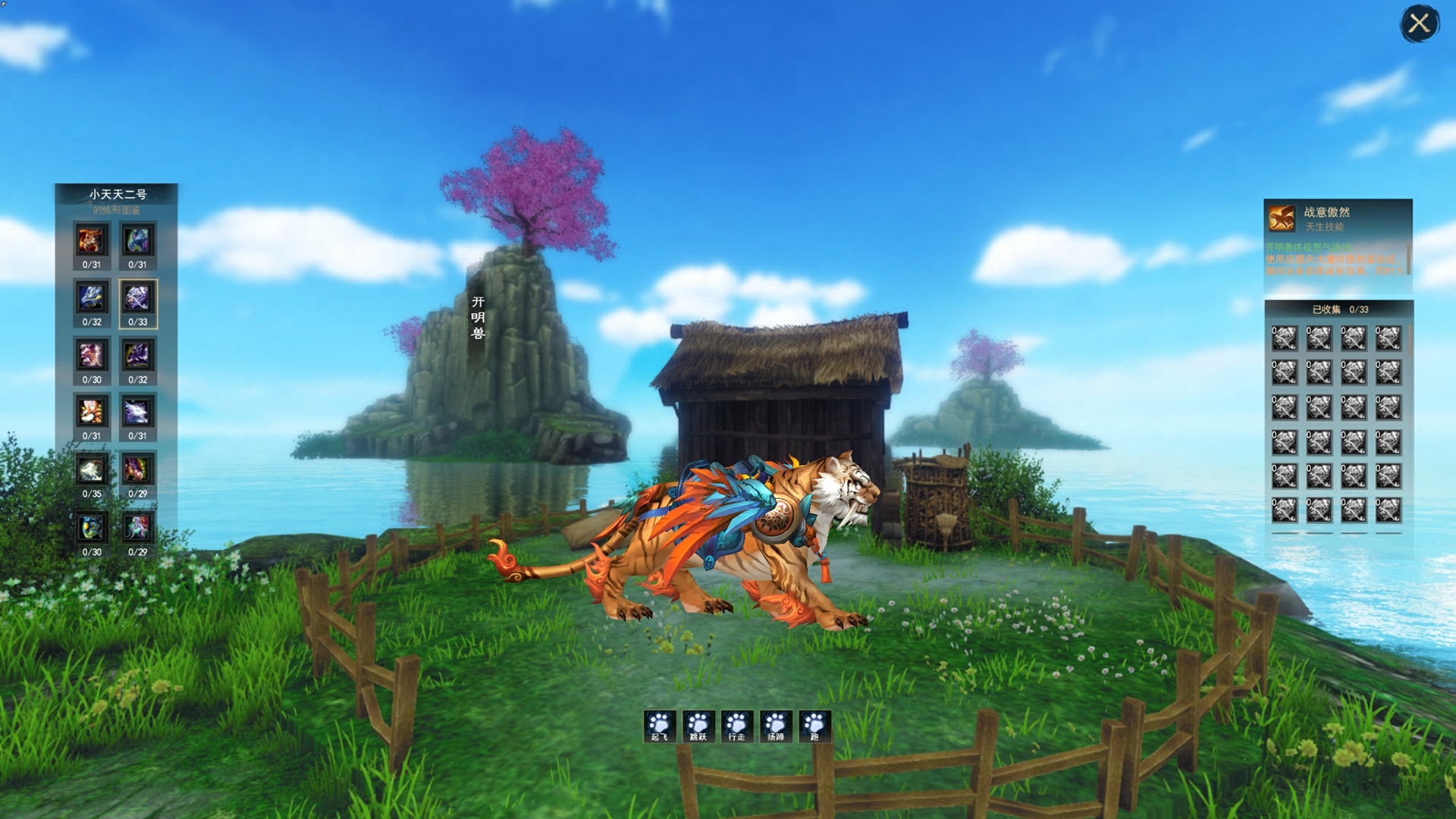Play the 起飞 (take off) animation

(x=659, y=726)
